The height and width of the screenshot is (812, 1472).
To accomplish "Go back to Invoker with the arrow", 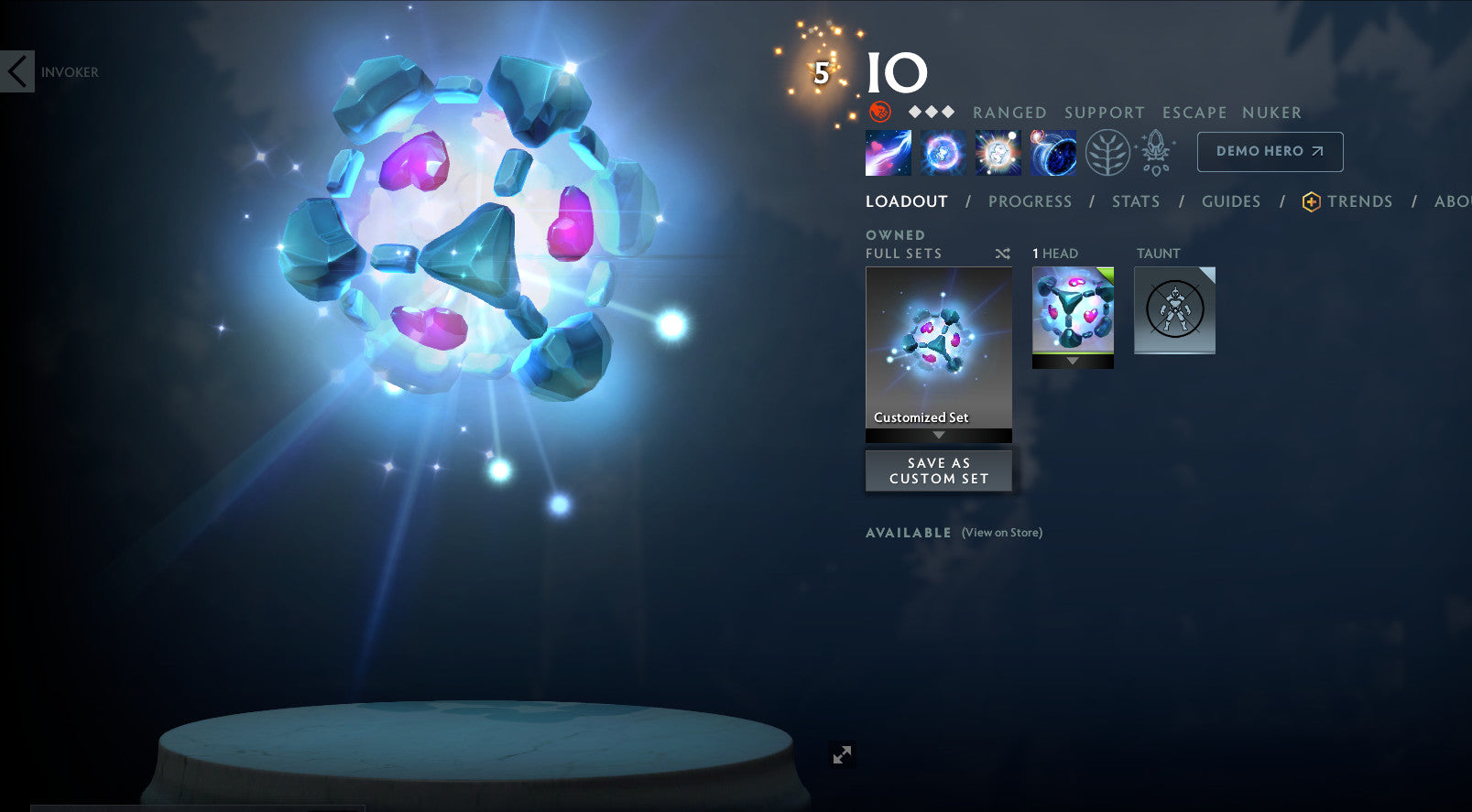I will coord(16,71).
